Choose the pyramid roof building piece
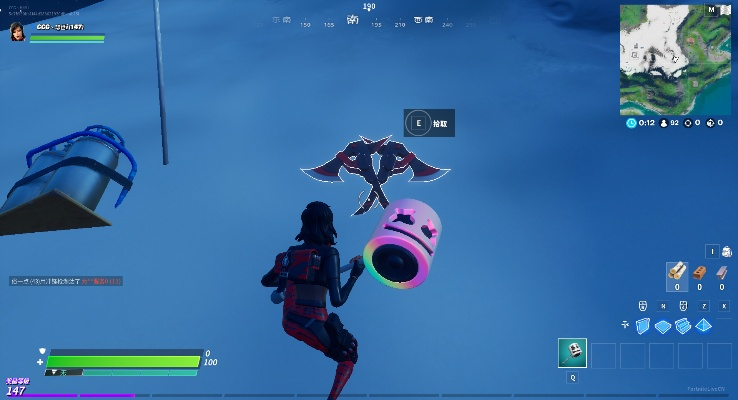The height and width of the screenshot is (400, 738). 704,326
